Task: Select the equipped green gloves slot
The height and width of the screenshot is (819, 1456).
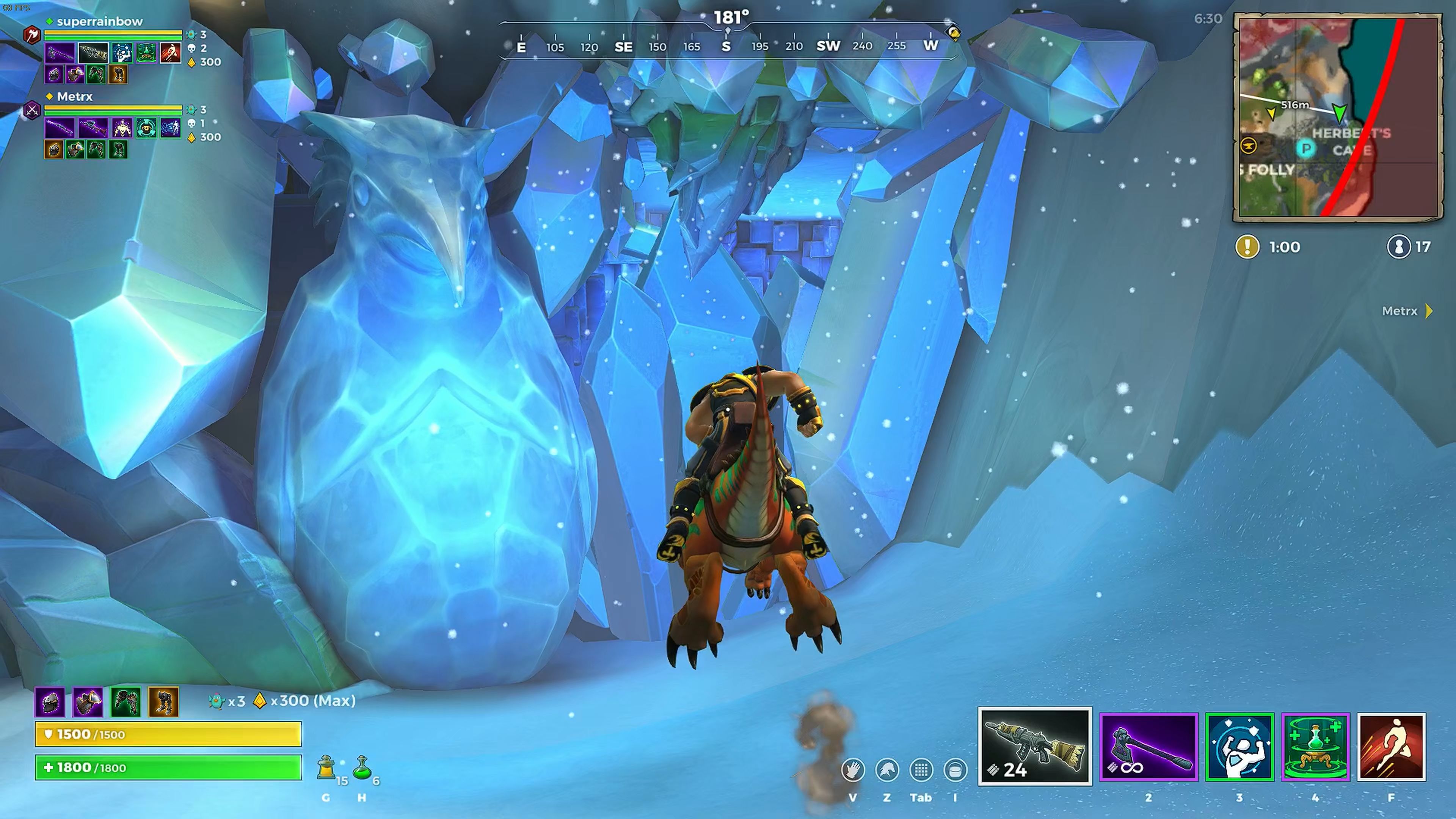Action: click(x=126, y=702)
